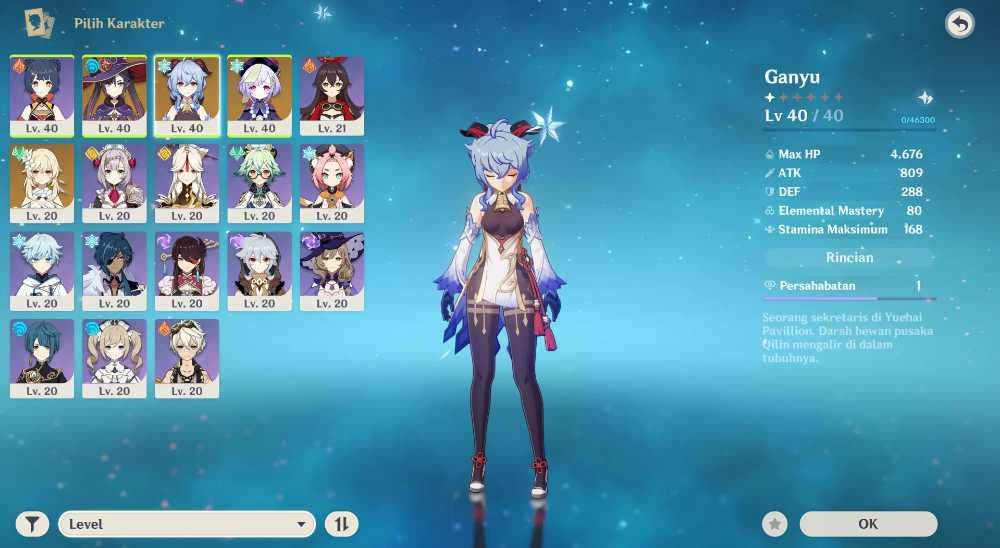The height and width of the screenshot is (548, 1000).
Task: Pick Amber at Lv. 21
Action: pyautogui.click(x=332, y=95)
